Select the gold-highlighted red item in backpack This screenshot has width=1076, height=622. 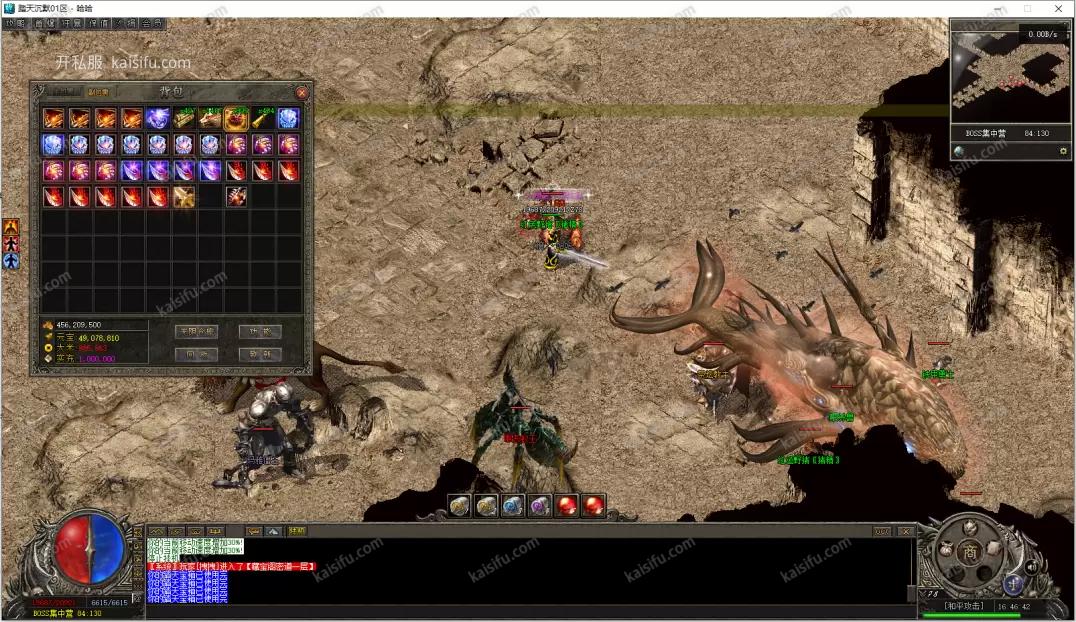coord(237,119)
